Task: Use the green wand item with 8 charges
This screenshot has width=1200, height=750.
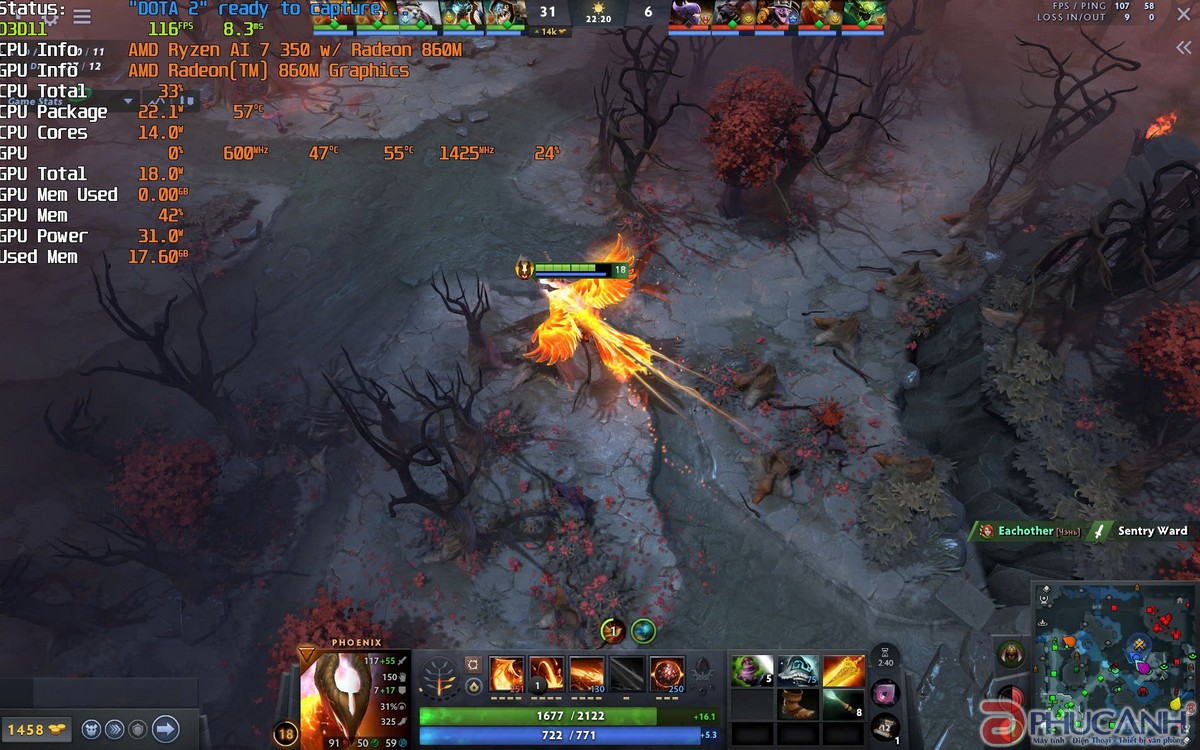Action: [x=843, y=704]
